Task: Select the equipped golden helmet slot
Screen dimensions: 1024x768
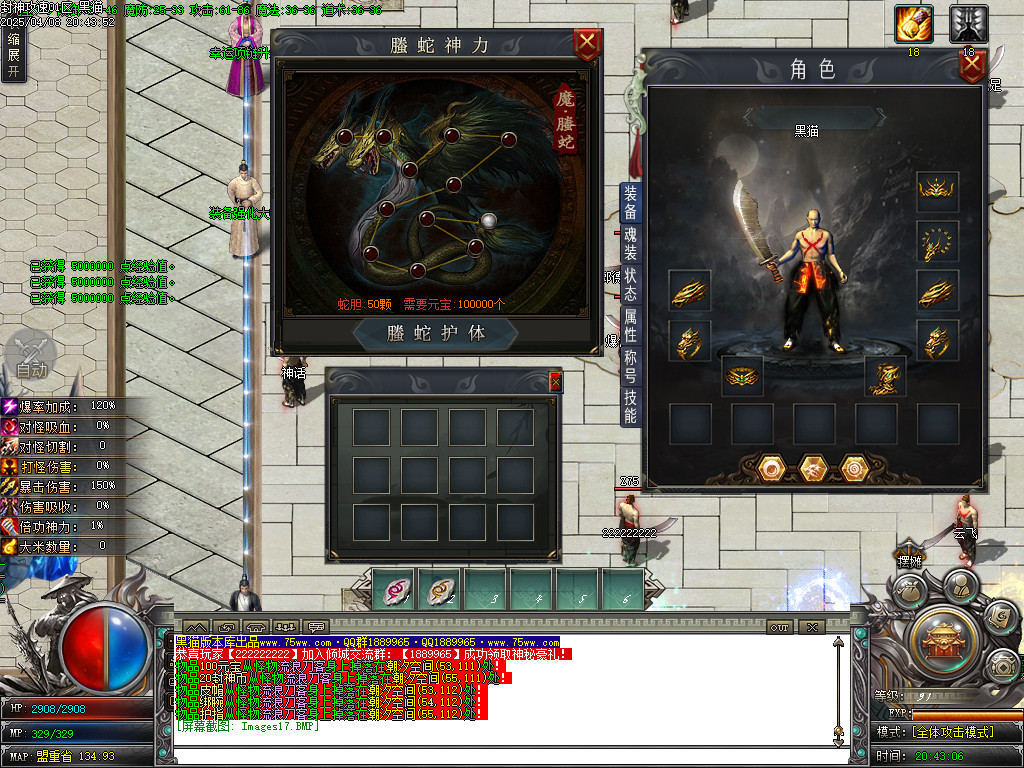Action: [937, 191]
